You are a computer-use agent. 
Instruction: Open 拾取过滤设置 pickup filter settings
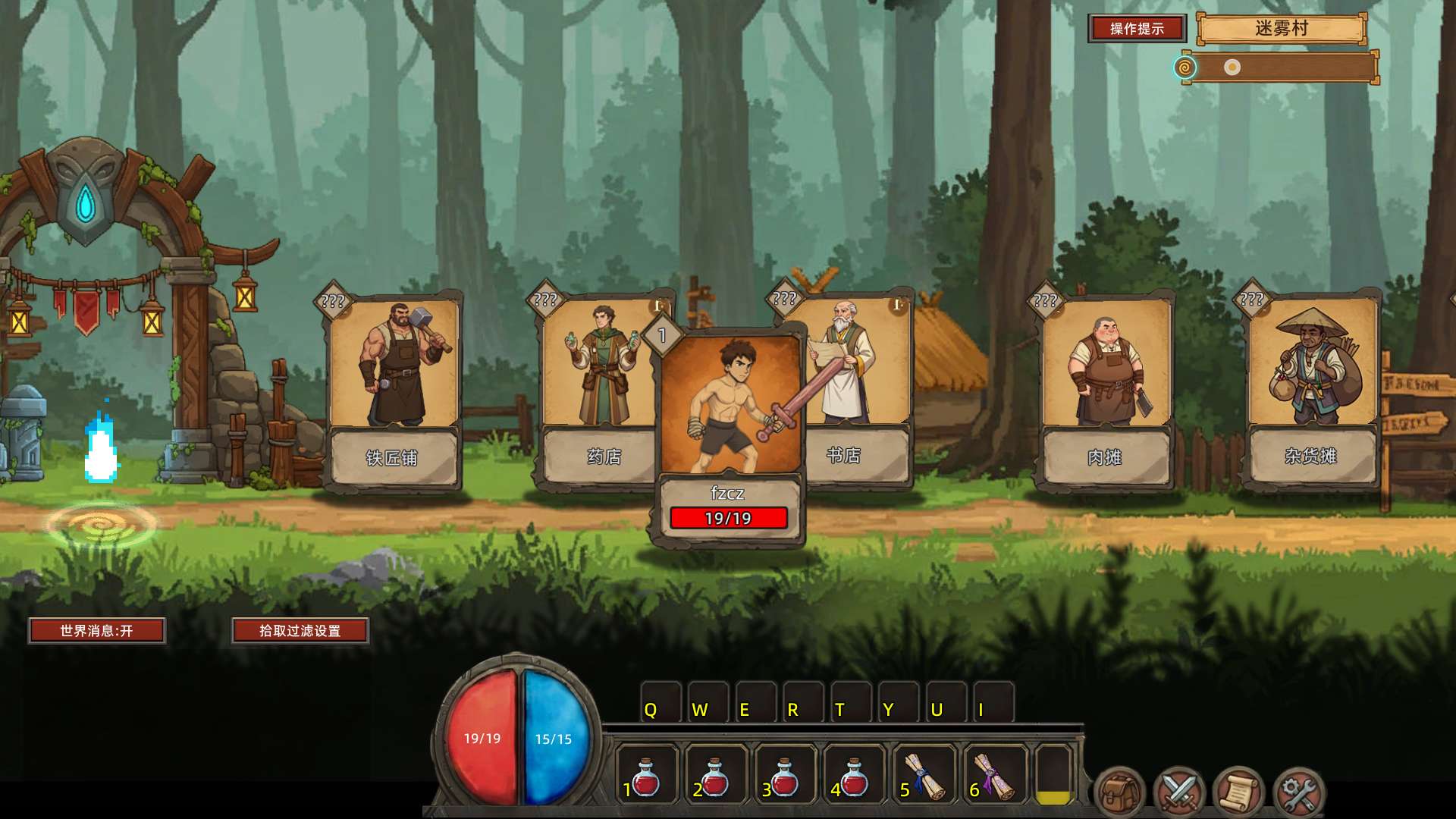300,630
